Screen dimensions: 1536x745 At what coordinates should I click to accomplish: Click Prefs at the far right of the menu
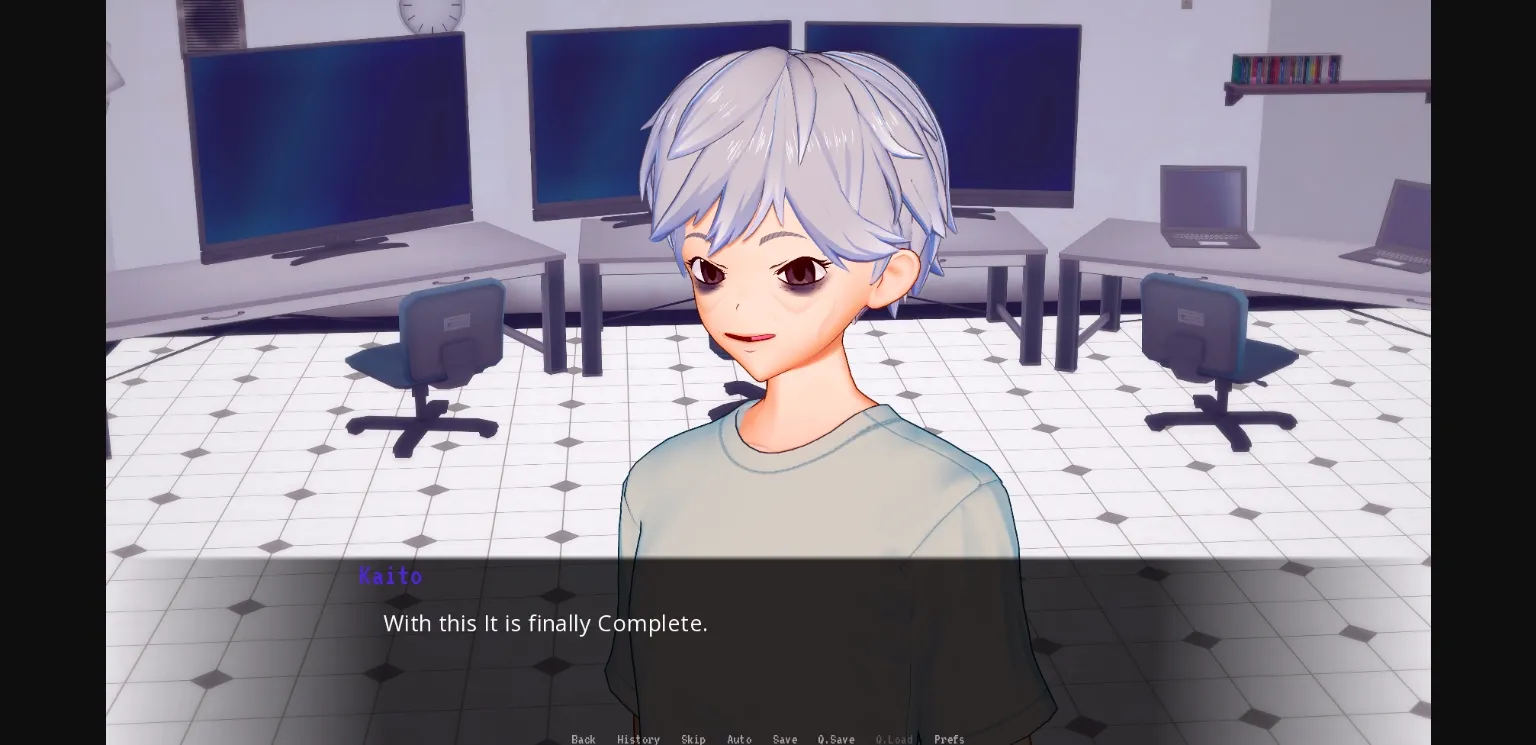(948, 739)
